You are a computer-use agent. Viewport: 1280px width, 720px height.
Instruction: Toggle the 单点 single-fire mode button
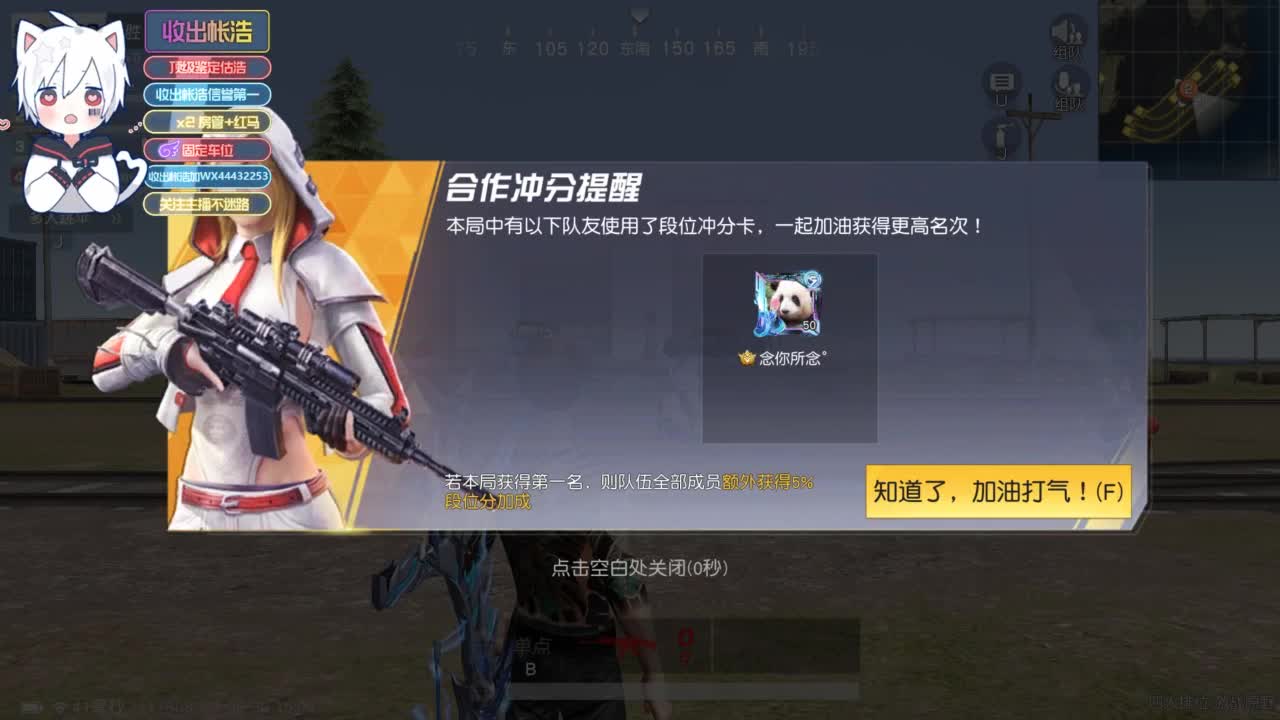tap(535, 645)
